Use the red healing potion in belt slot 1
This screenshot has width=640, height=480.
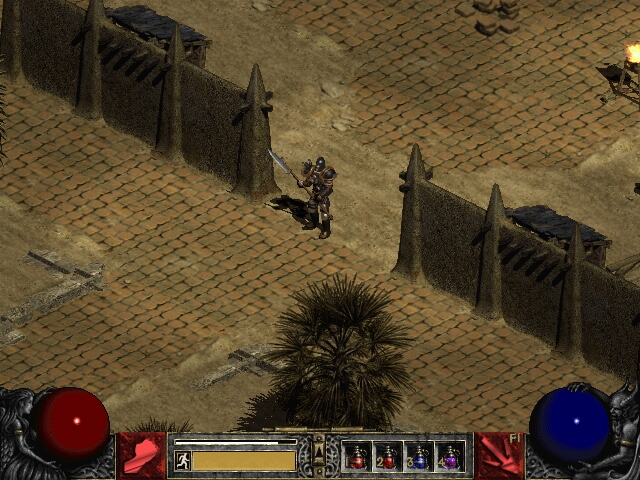coord(358,457)
